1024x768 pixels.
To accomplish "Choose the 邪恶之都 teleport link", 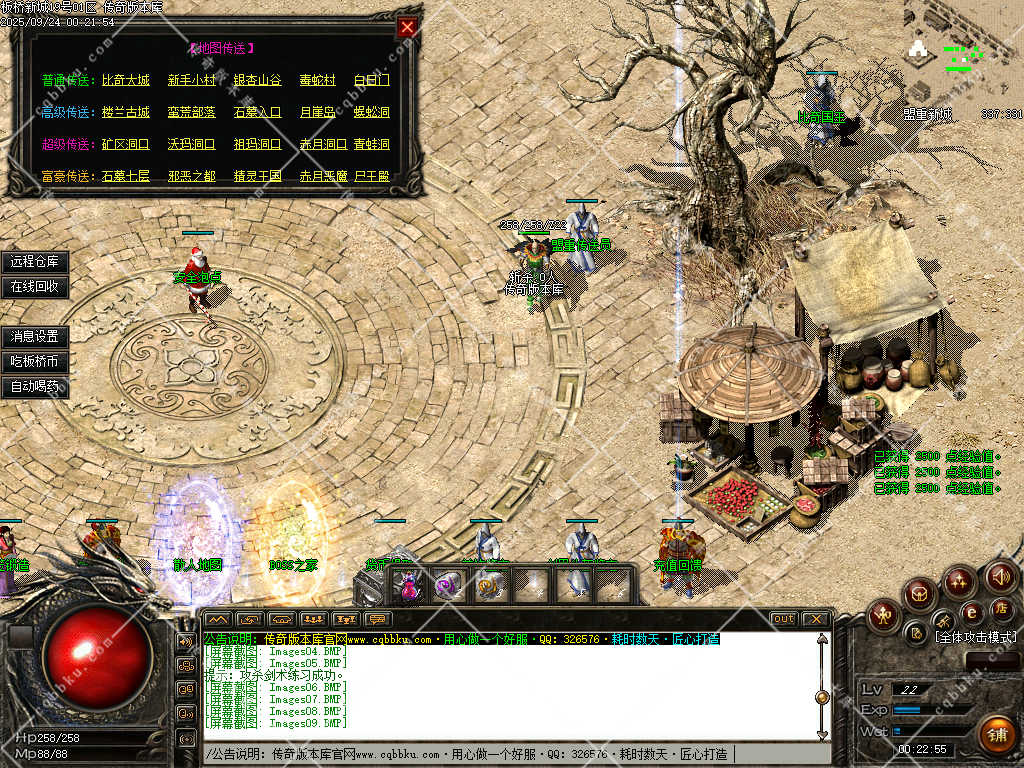I will click(191, 176).
